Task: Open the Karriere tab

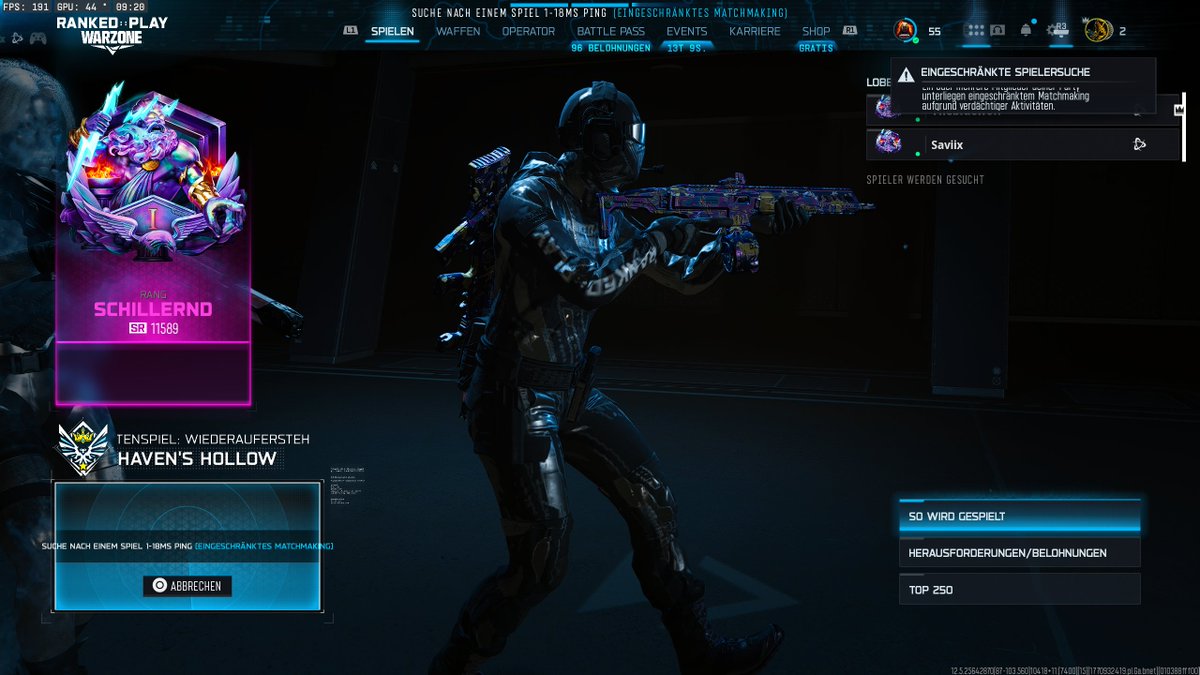Action: click(x=755, y=31)
